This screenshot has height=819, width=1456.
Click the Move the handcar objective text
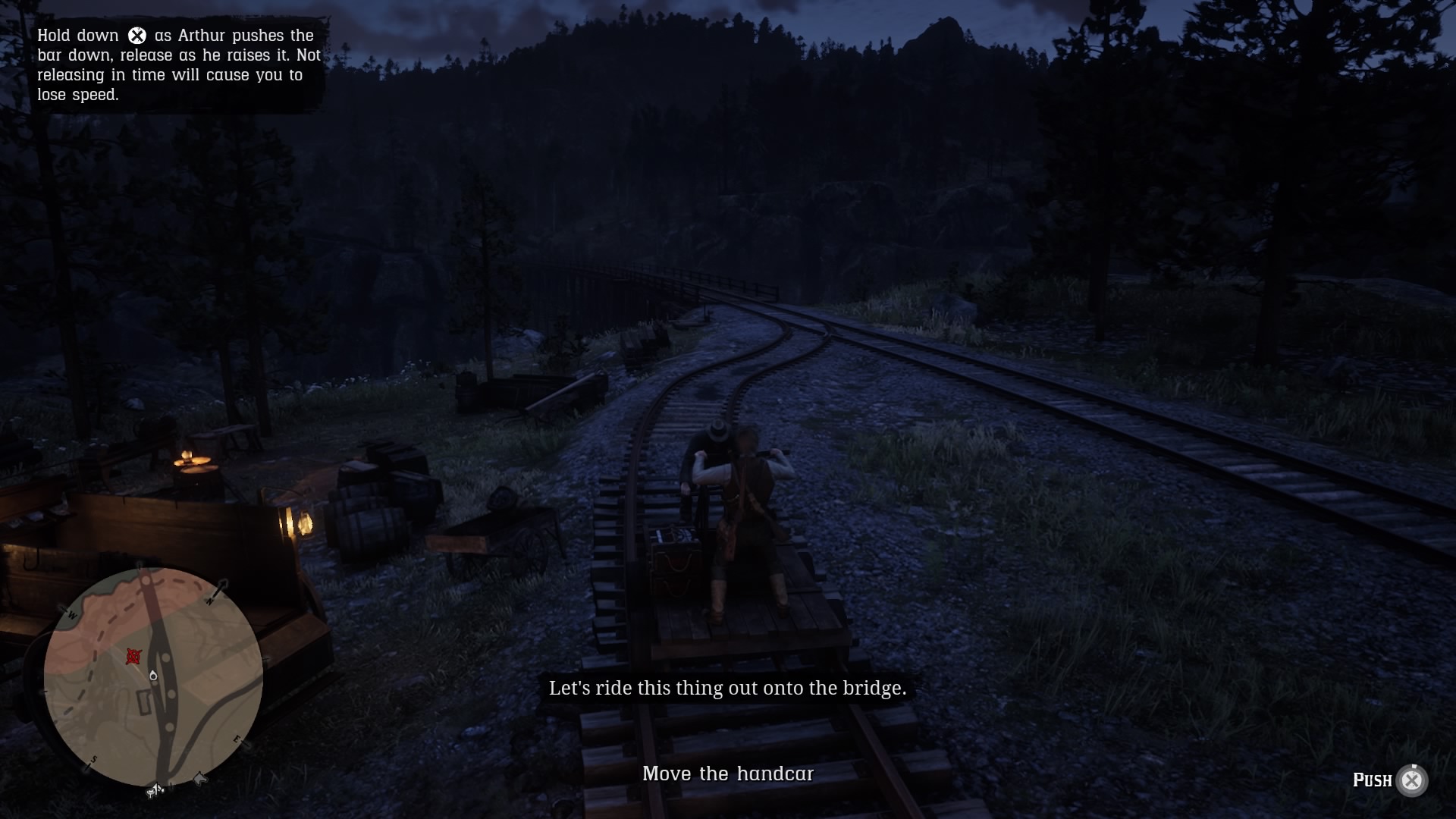point(728,774)
